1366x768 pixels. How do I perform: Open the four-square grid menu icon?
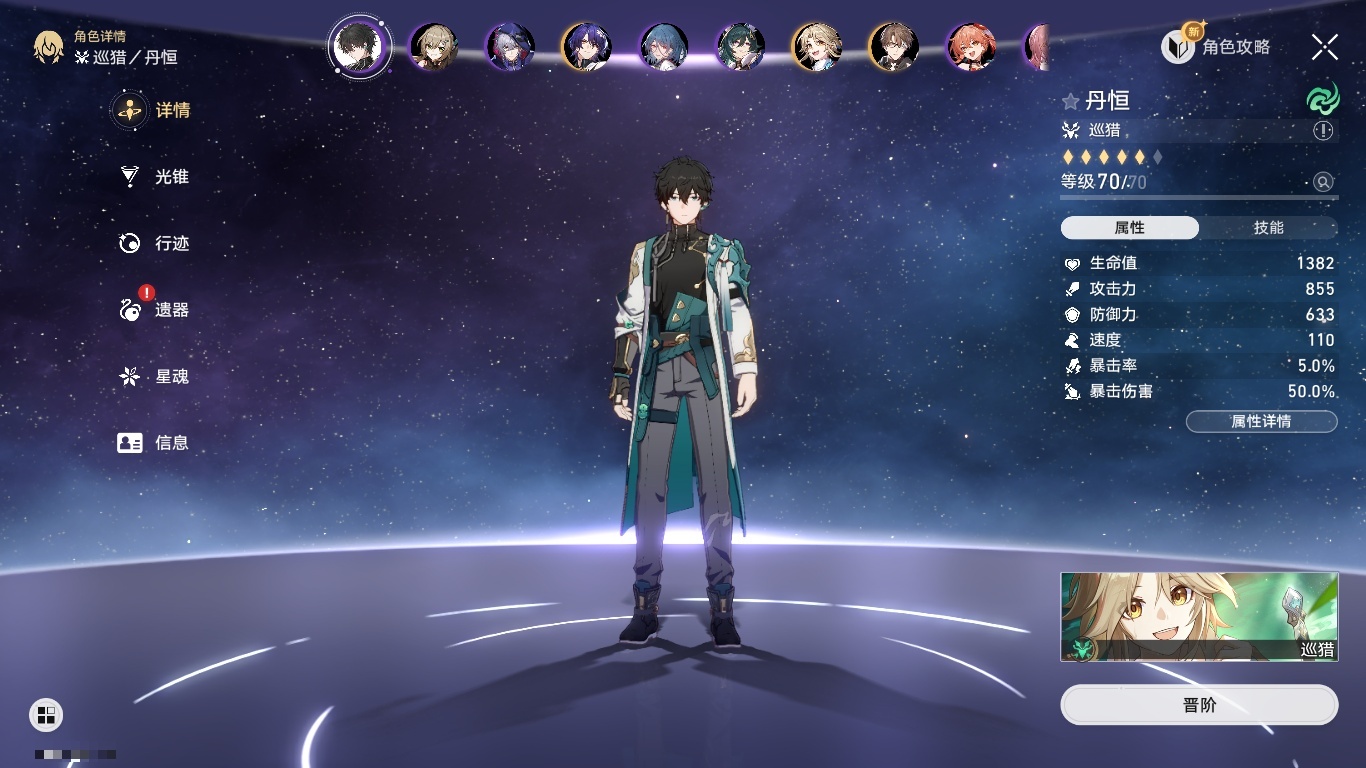[46, 714]
